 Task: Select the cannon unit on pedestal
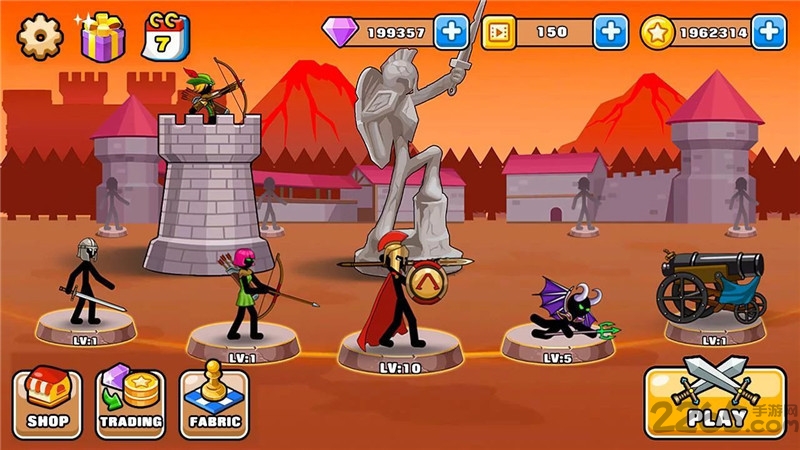click(712, 292)
